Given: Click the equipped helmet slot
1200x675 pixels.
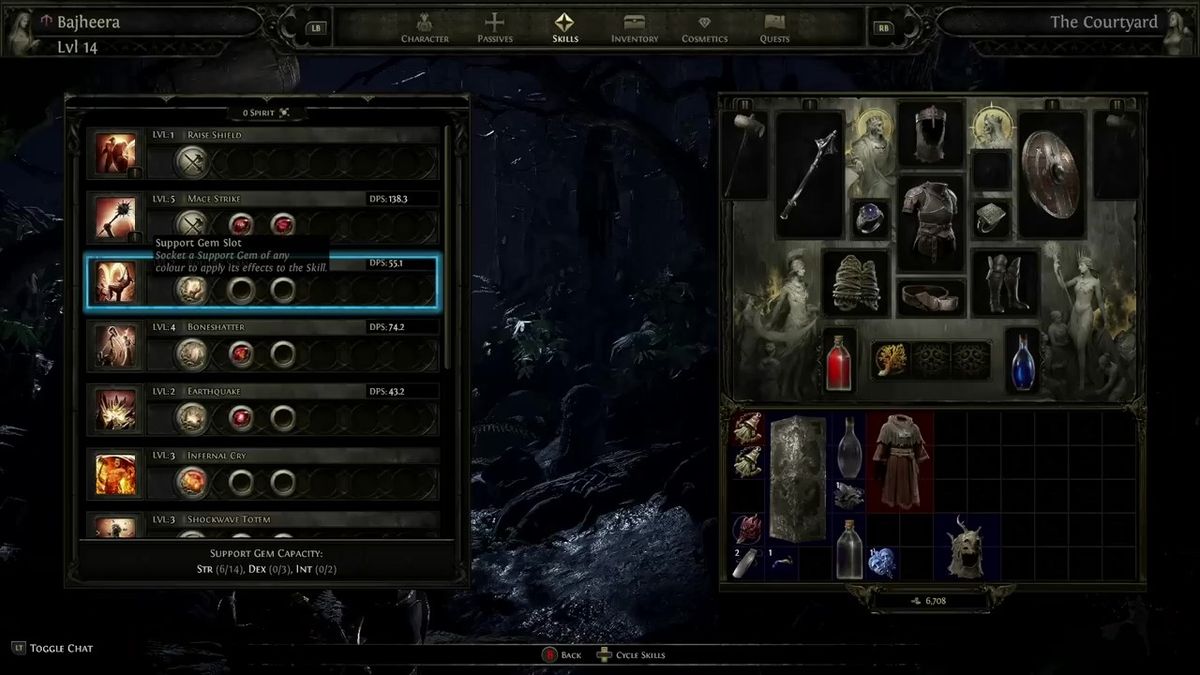Looking at the screenshot, I should tap(930, 134).
